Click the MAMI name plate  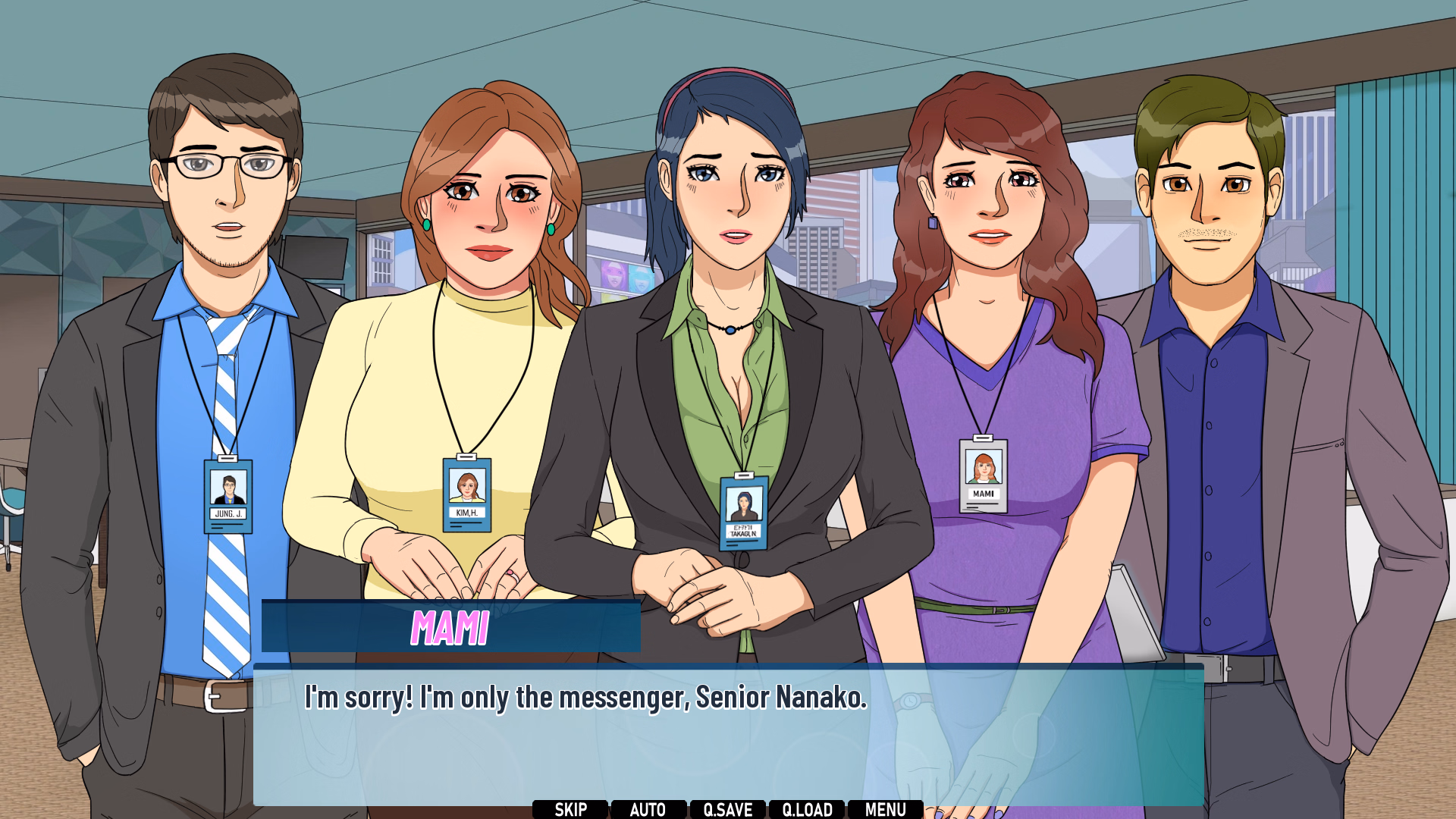(x=450, y=626)
